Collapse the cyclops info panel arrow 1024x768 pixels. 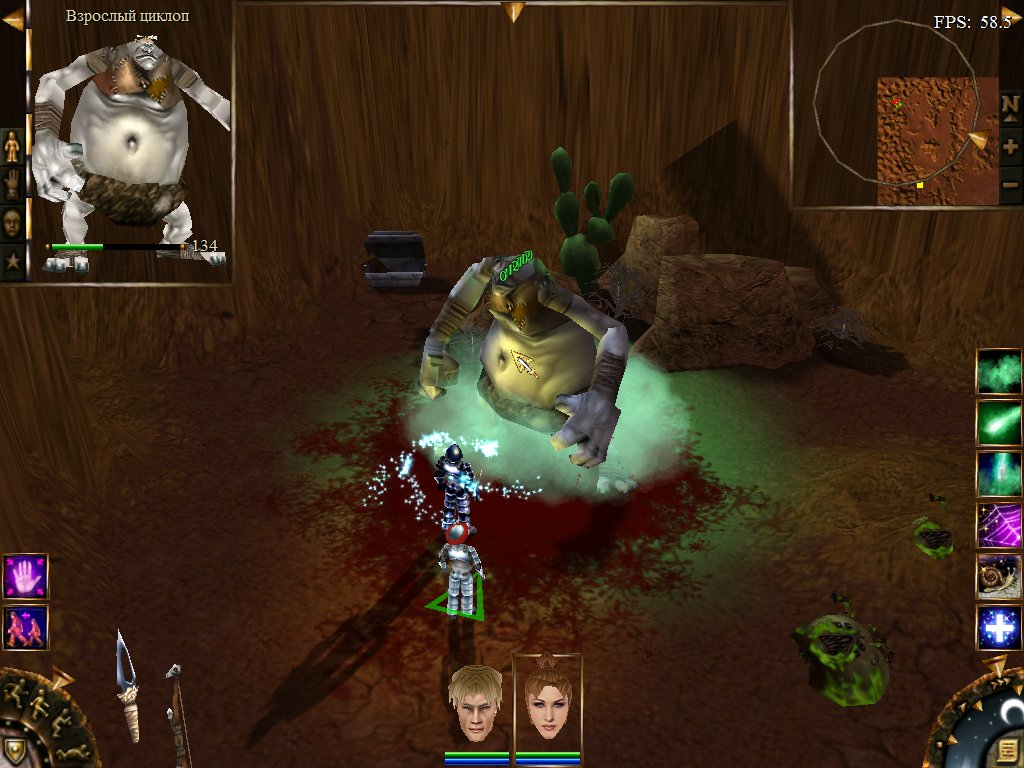click(12, 19)
